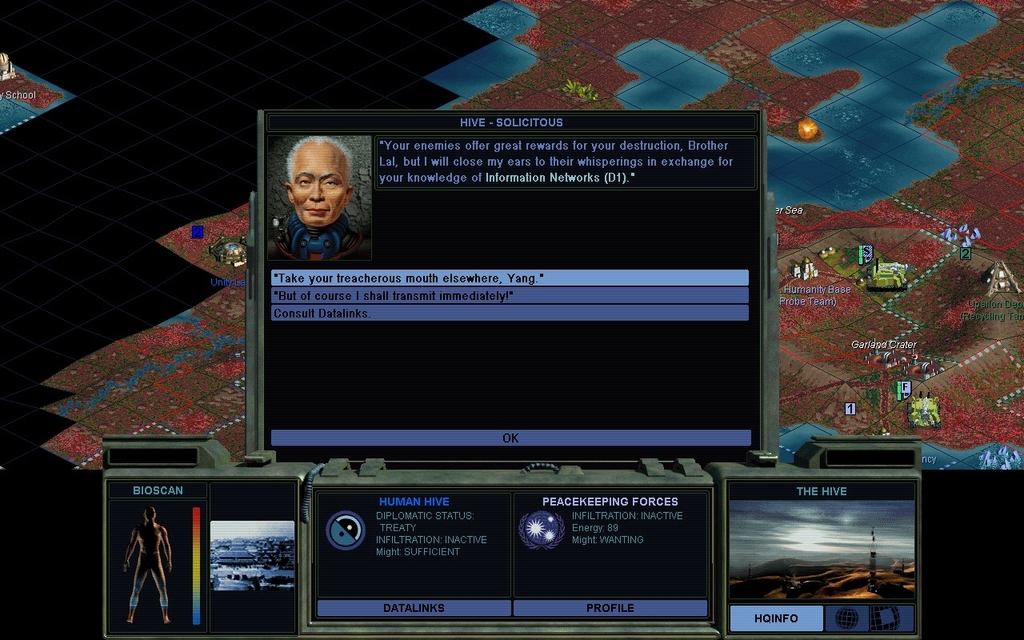
Task: Select the Peacekeeping Forces emblem
Action: click(541, 530)
